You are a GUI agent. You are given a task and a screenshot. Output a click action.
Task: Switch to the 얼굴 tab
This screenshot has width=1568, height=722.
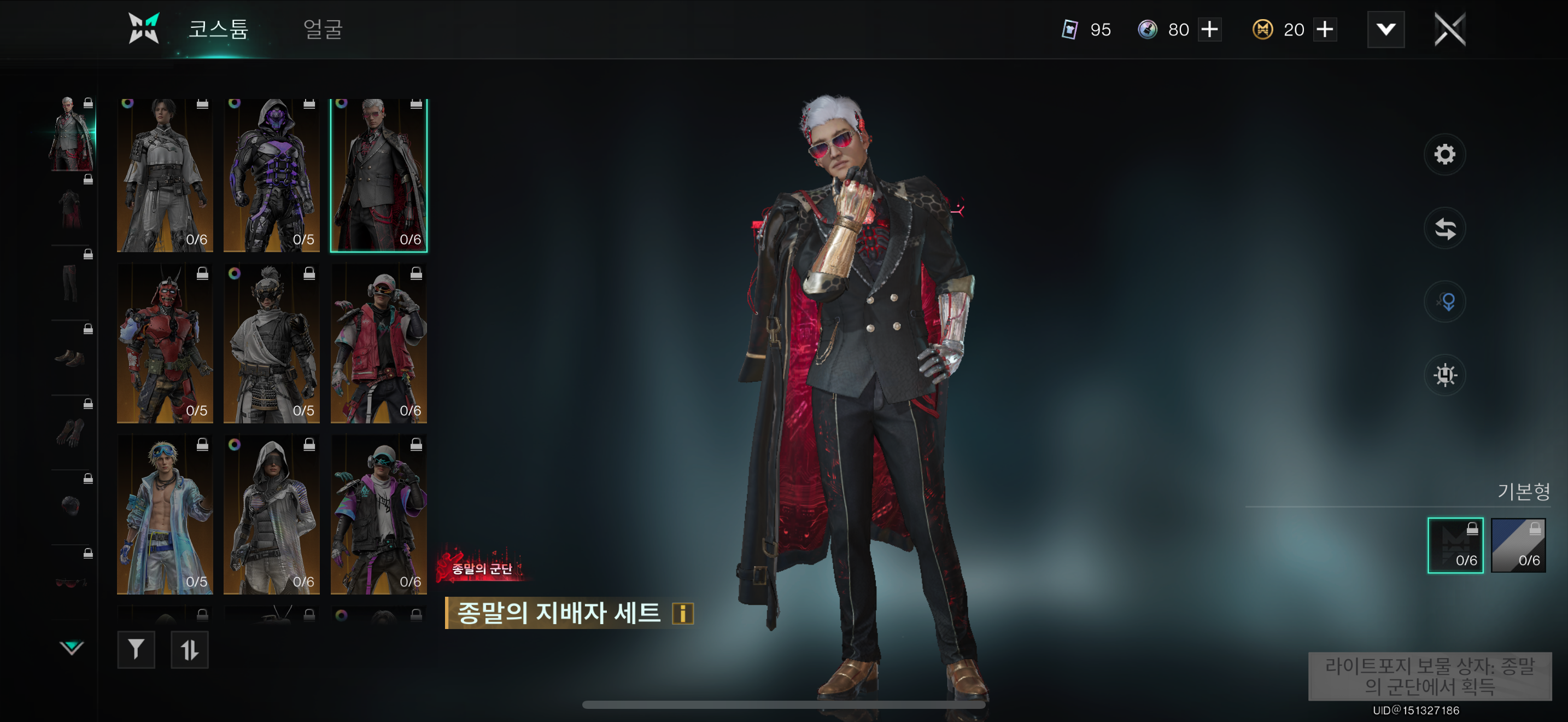(x=323, y=29)
